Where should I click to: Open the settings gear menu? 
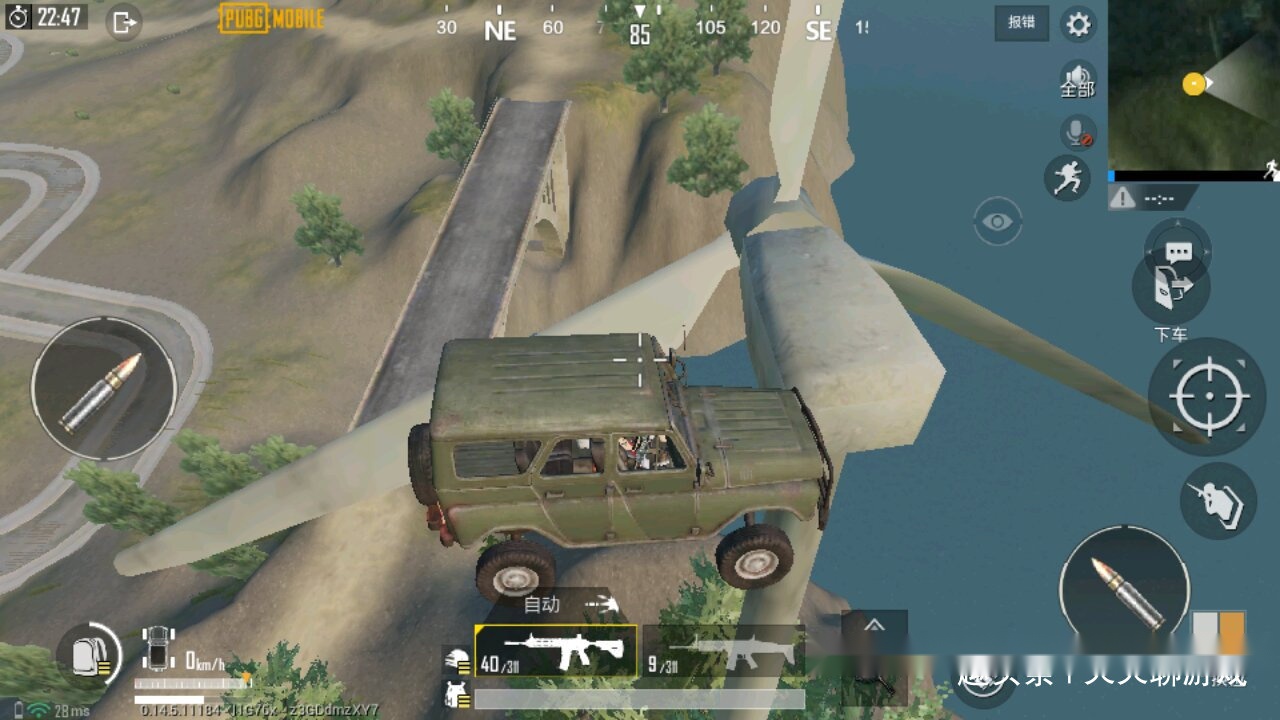click(x=1078, y=24)
